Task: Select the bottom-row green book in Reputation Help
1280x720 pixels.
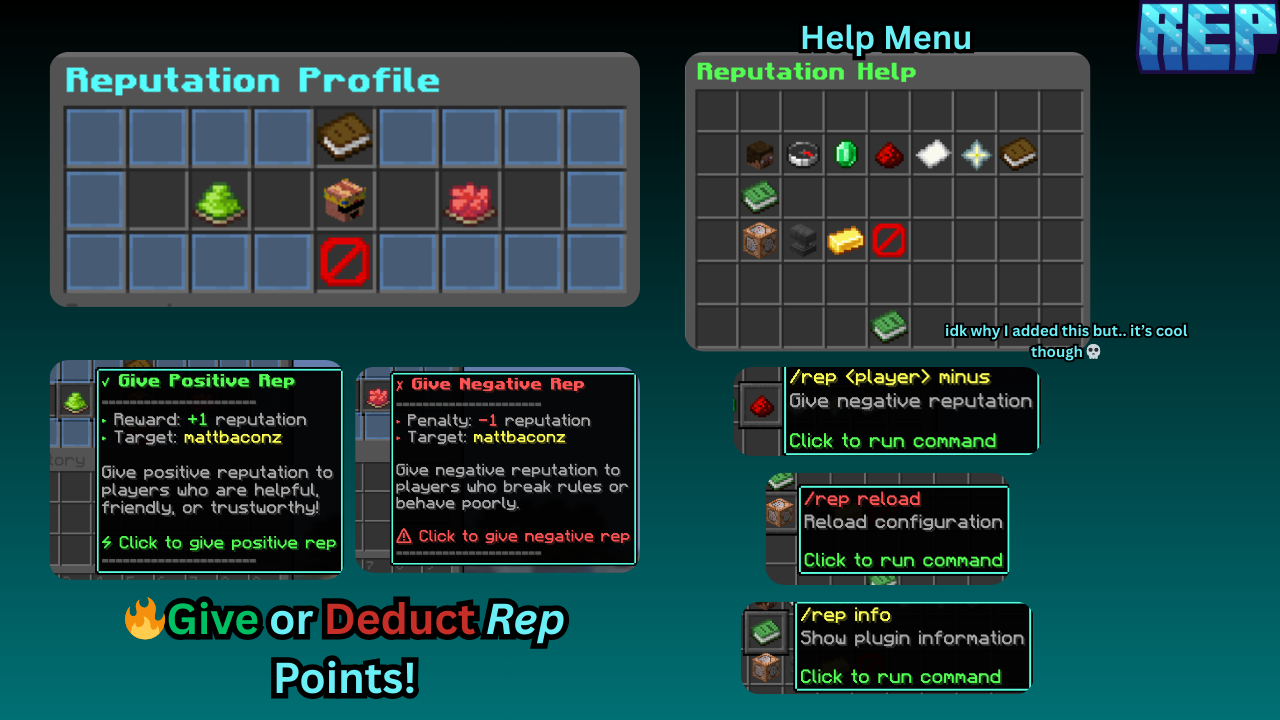Action: pyautogui.click(x=889, y=325)
